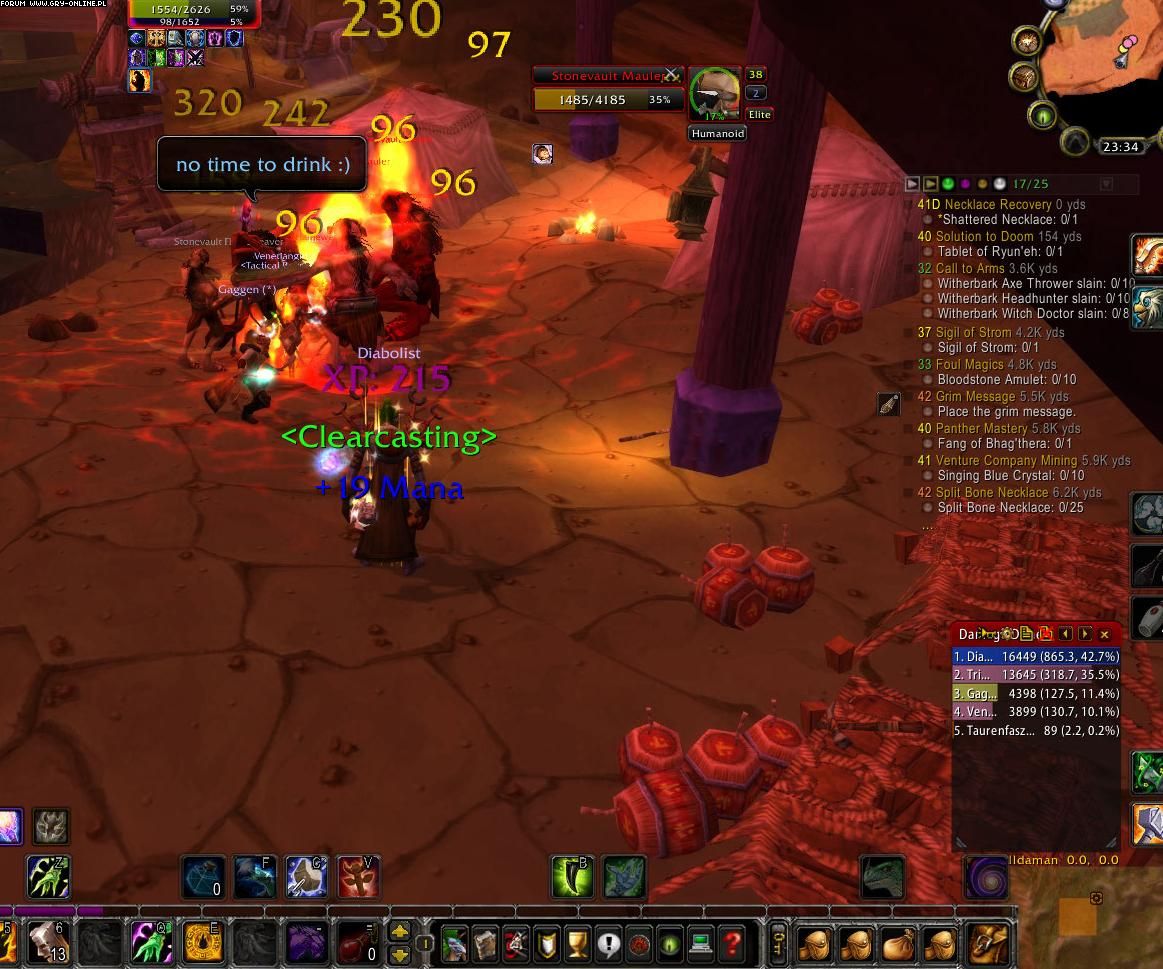Close the damage meter window

[1104, 634]
